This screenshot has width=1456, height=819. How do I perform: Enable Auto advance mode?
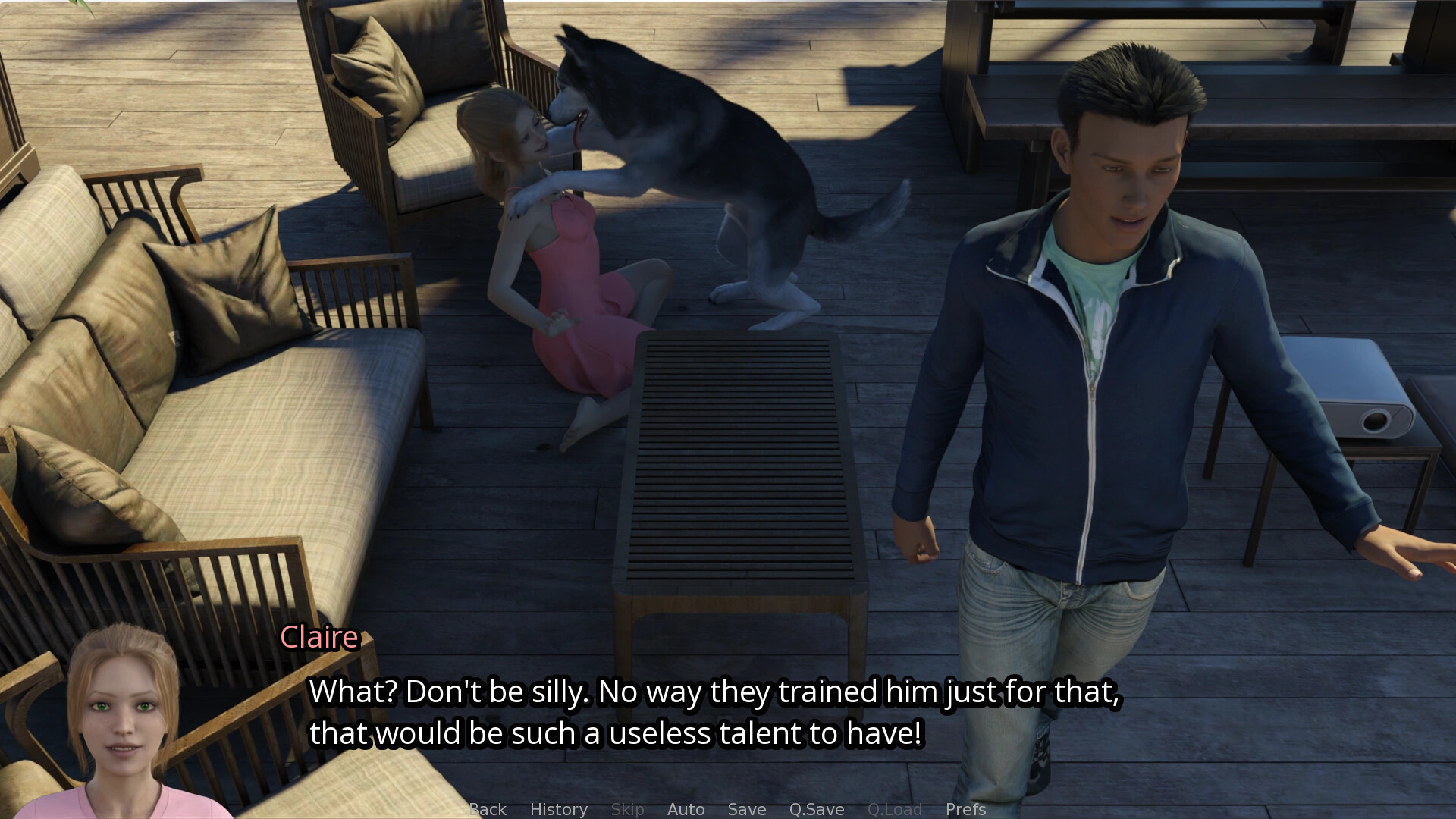click(x=686, y=809)
